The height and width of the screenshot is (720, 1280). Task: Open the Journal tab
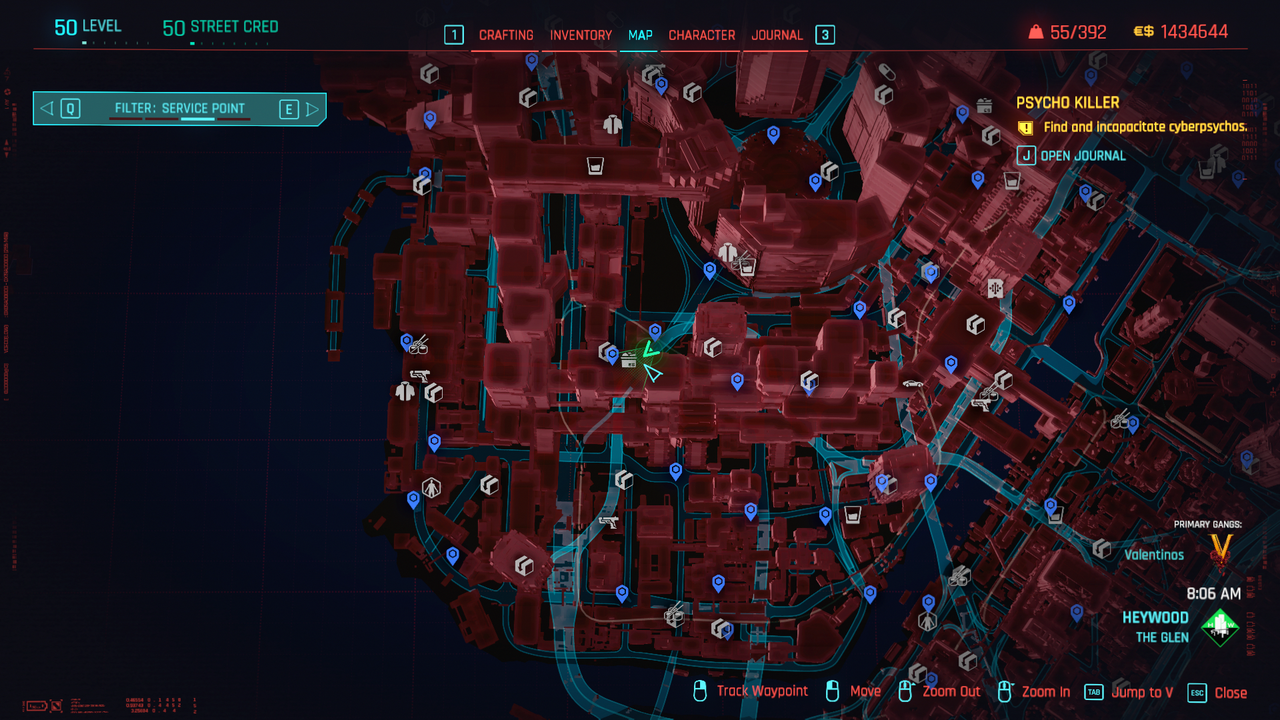777,35
